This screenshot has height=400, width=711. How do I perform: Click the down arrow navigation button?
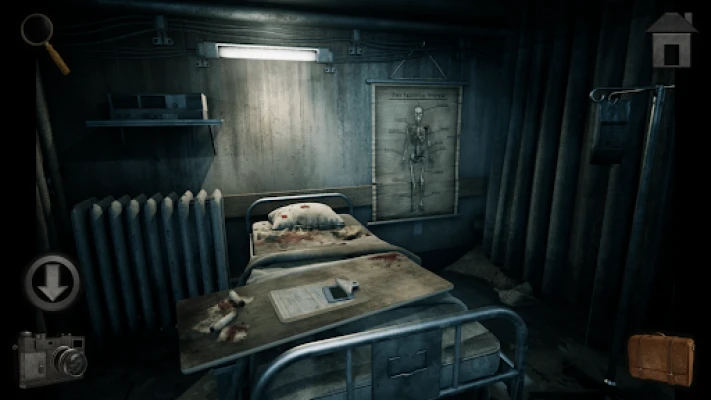(52, 283)
